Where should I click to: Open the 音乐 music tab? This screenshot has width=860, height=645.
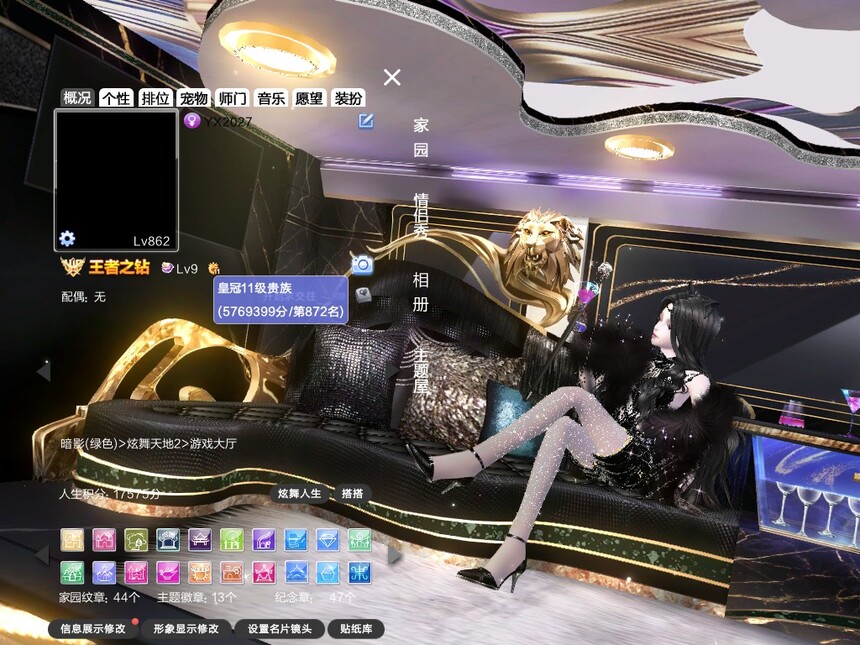pos(271,98)
